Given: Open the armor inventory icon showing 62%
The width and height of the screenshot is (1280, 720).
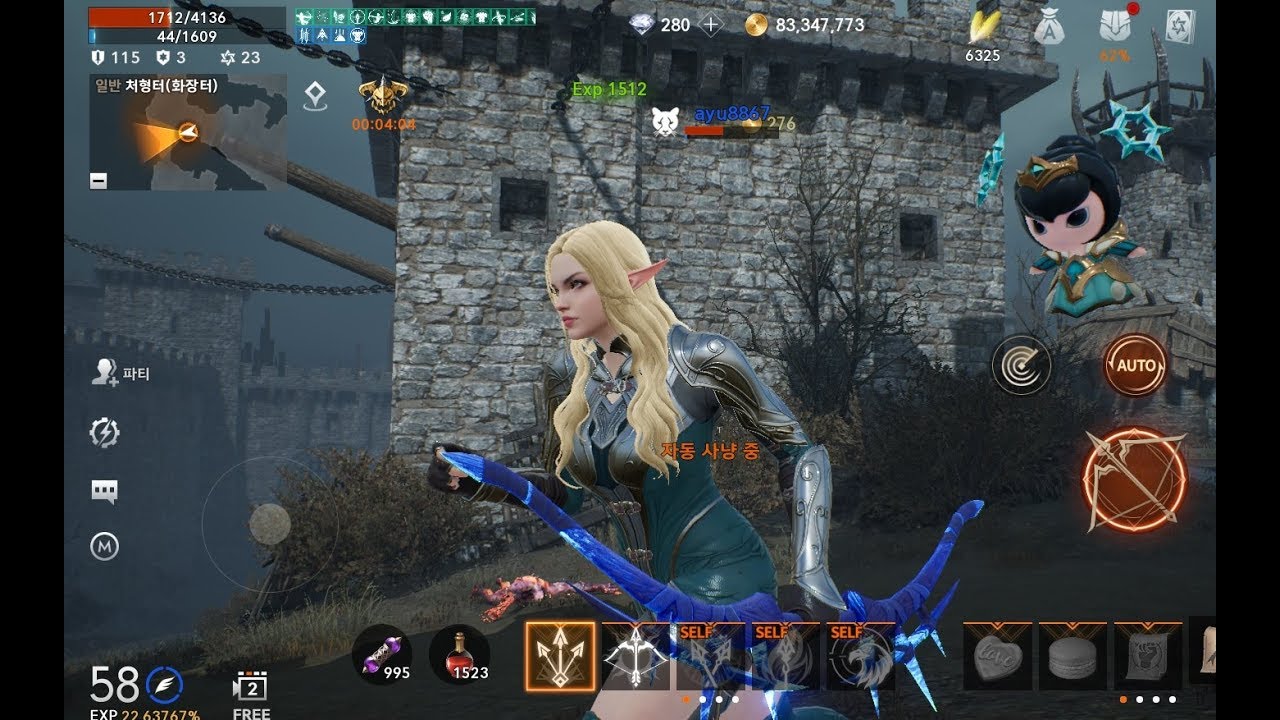Looking at the screenshot, I should pyautogui.click(x=1114, y=27).
